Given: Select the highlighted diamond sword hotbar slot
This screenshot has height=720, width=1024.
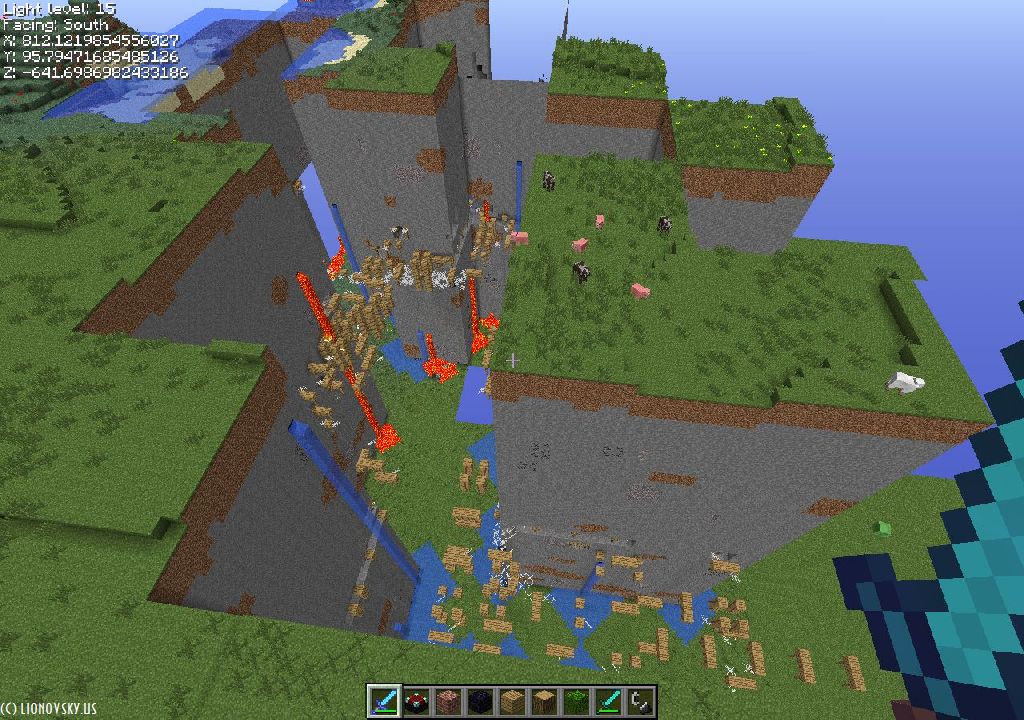Looking at the screenshot, I should pyautogui.click(x=384, y=700).
